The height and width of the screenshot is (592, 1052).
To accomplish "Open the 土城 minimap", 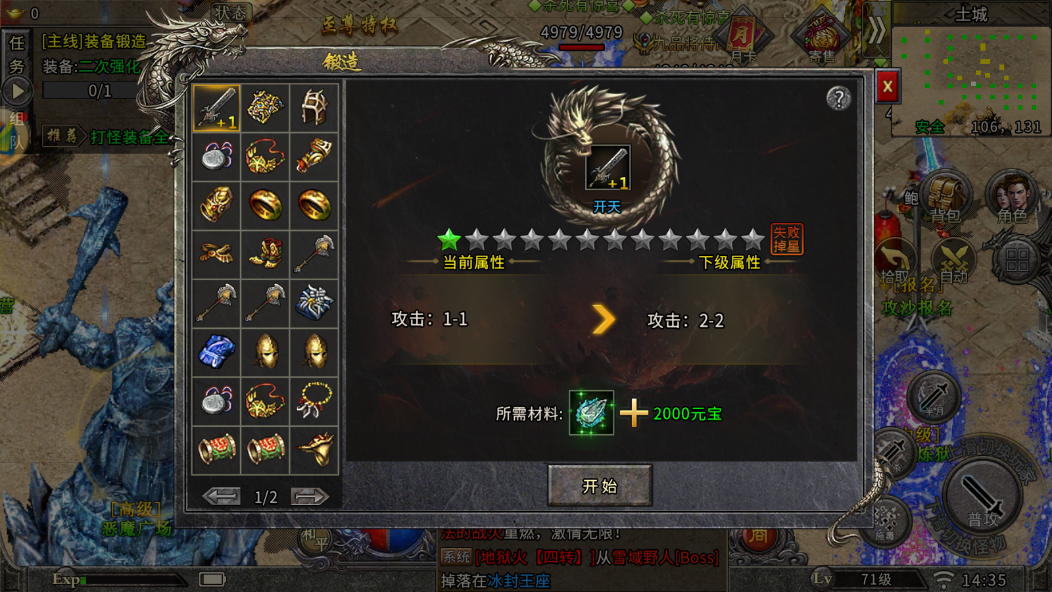I will pos(971,70).
